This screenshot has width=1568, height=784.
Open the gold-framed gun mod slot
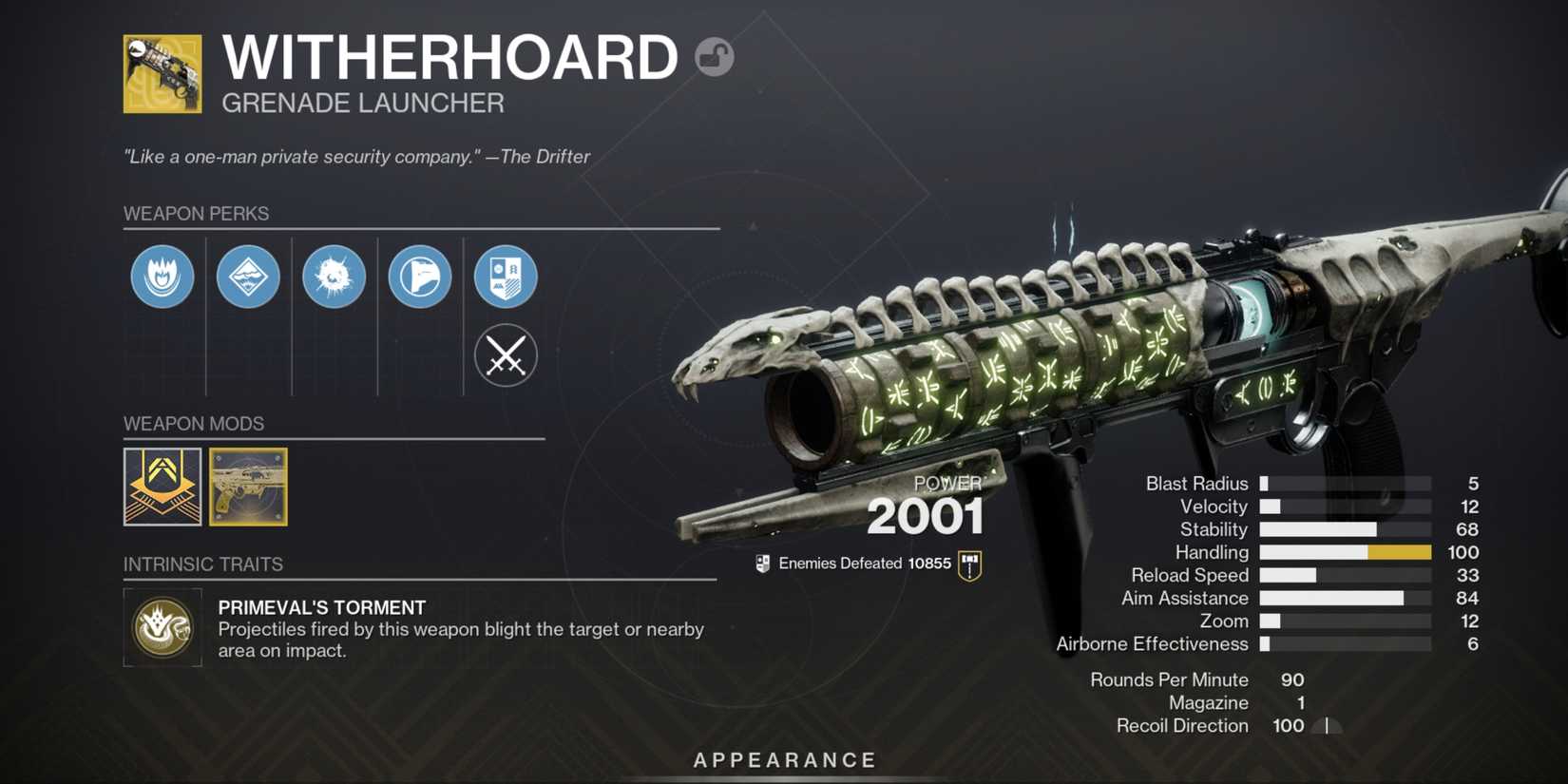(246, 488)
